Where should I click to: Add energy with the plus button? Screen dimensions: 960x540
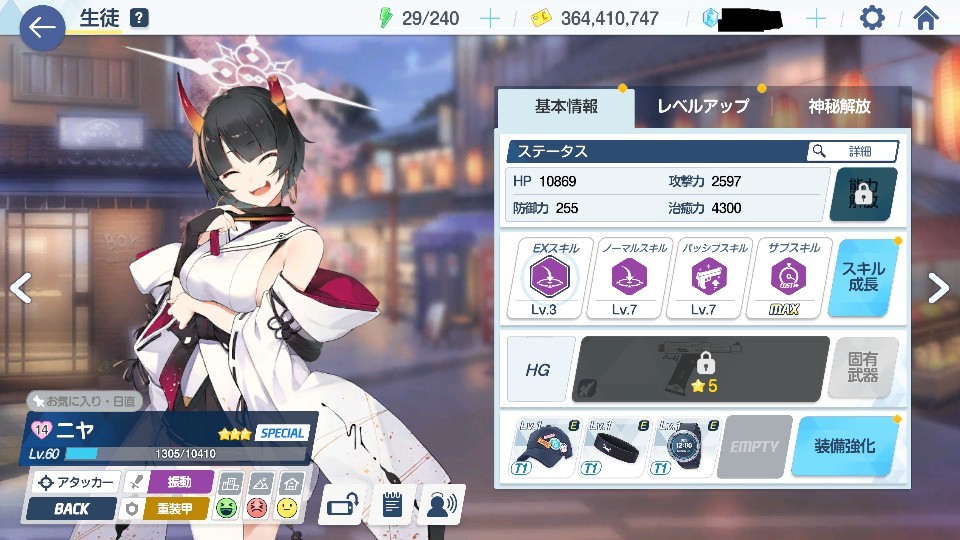pos(490,18)
